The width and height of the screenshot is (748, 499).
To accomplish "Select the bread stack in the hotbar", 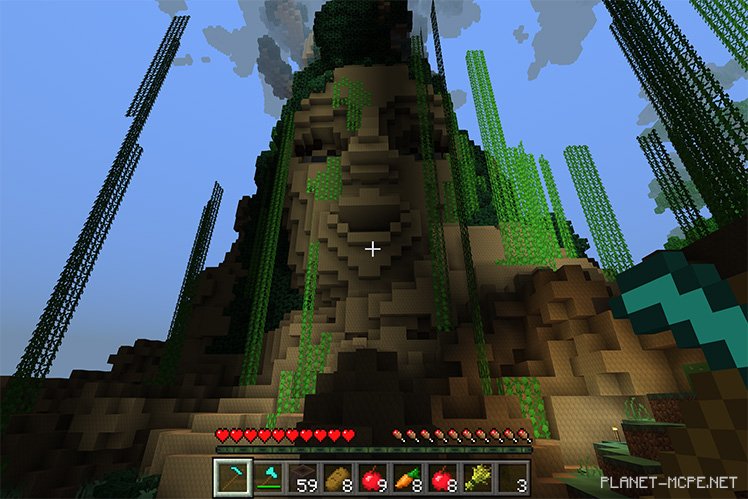I will point(337,478).
